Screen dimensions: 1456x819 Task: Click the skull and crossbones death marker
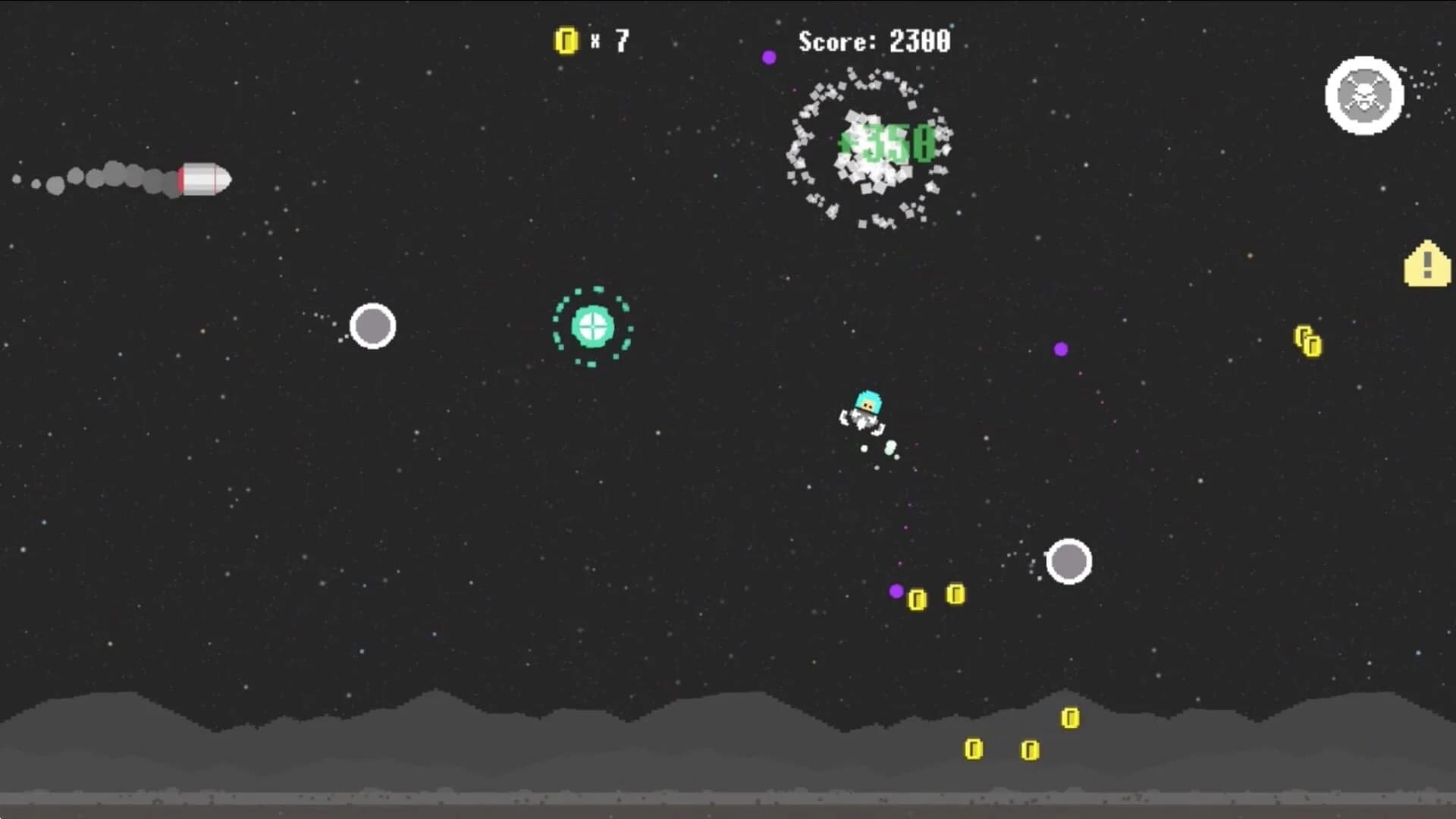tap(1363, 94)
